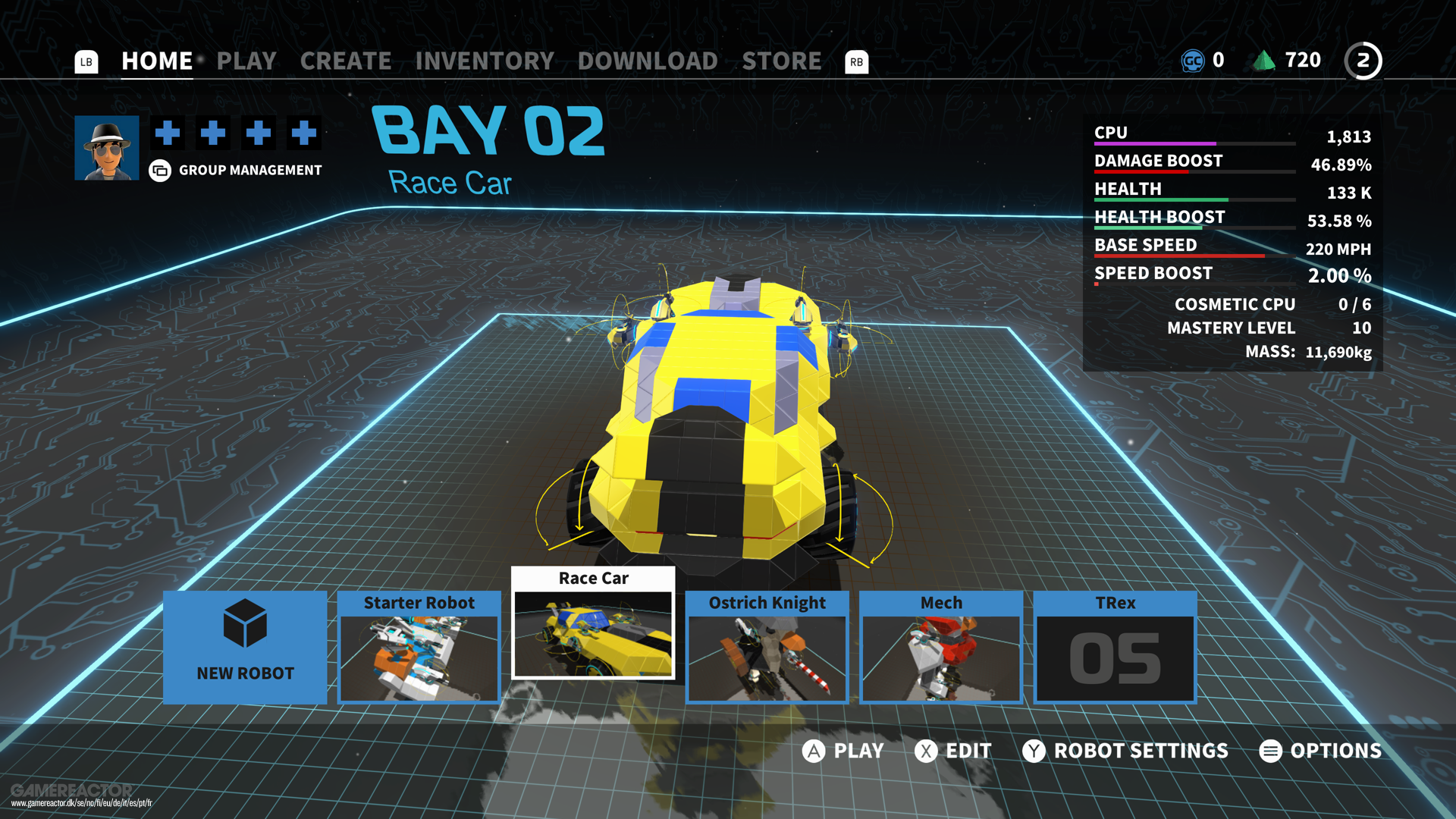
Task: Click the A Play controller button icon
Action: 814,751
